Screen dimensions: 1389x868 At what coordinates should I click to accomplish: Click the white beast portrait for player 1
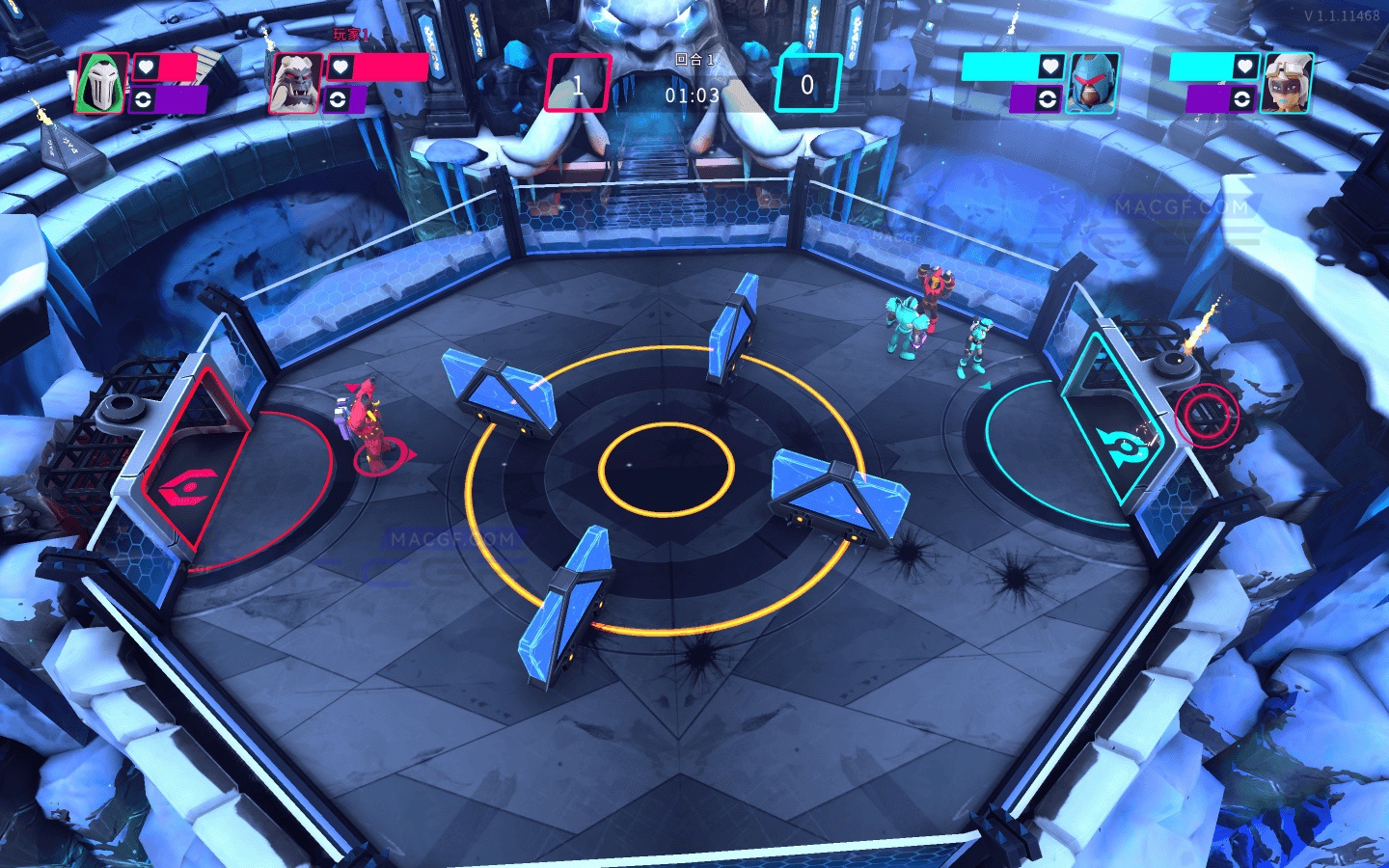(295, 84)
